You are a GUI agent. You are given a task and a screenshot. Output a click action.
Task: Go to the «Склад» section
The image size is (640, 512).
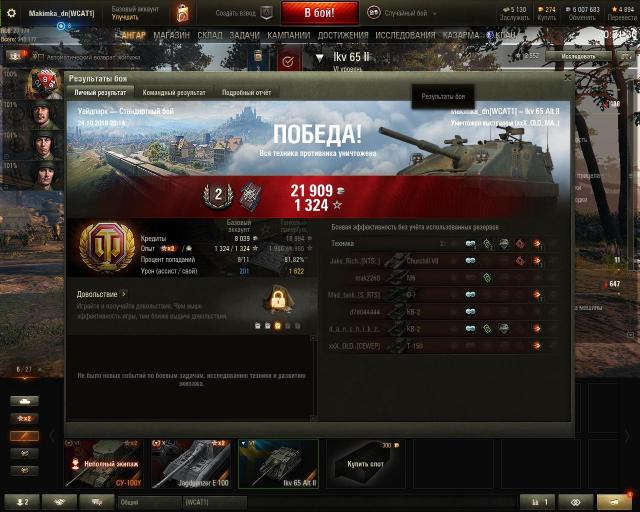(x=210, y=34)
